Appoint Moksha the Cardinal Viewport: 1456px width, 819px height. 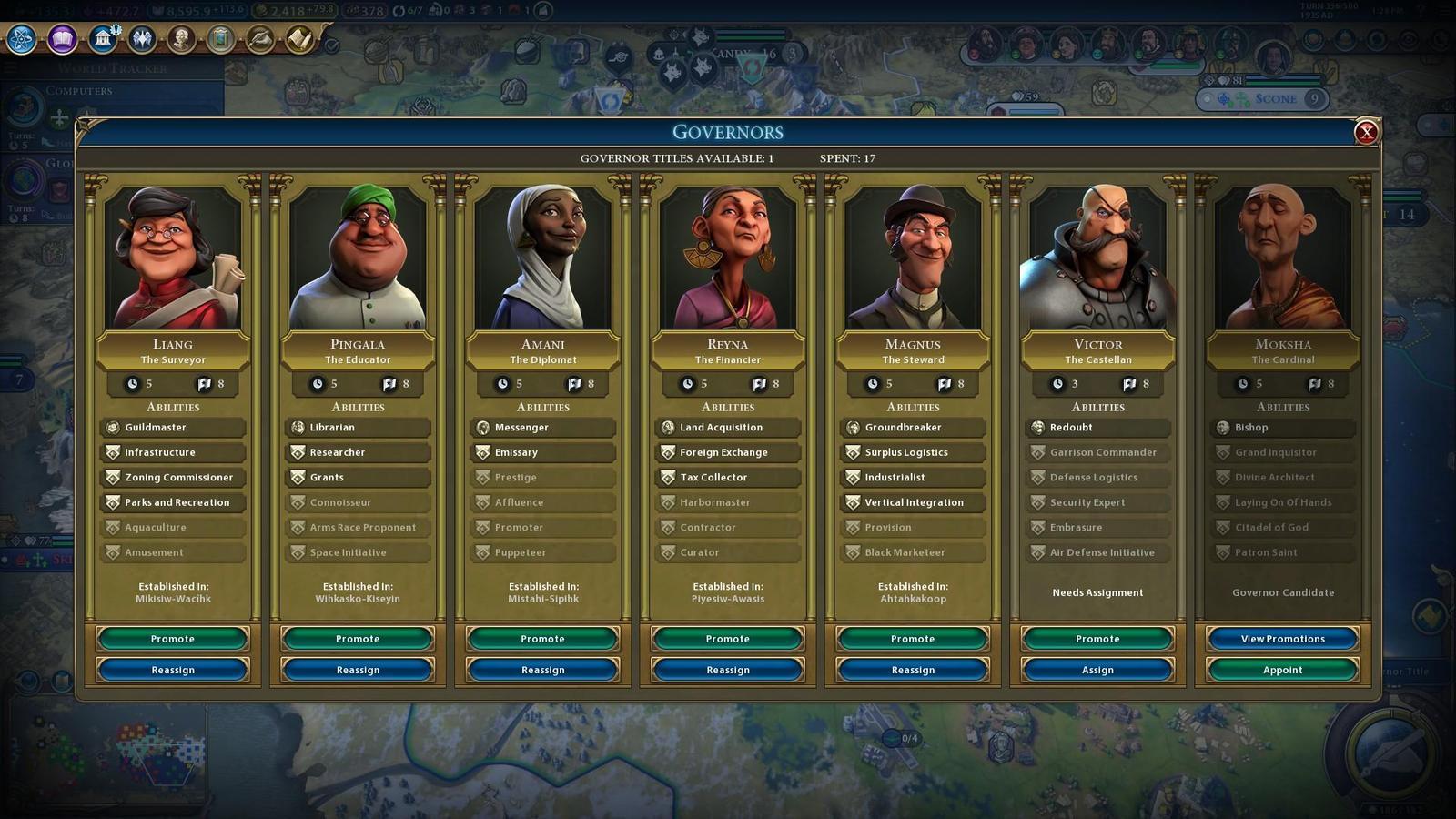[1282, 670]
